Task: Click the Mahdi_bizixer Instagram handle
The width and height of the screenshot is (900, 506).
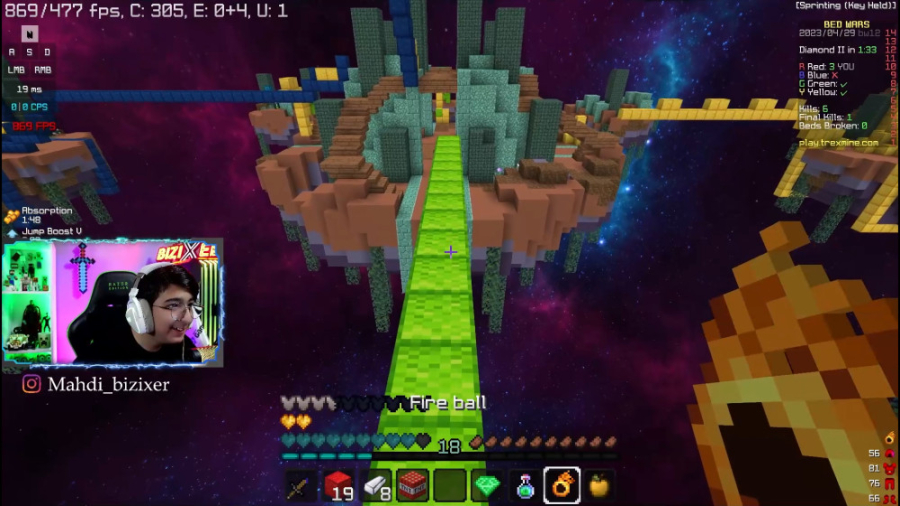Action: [96, 384]
